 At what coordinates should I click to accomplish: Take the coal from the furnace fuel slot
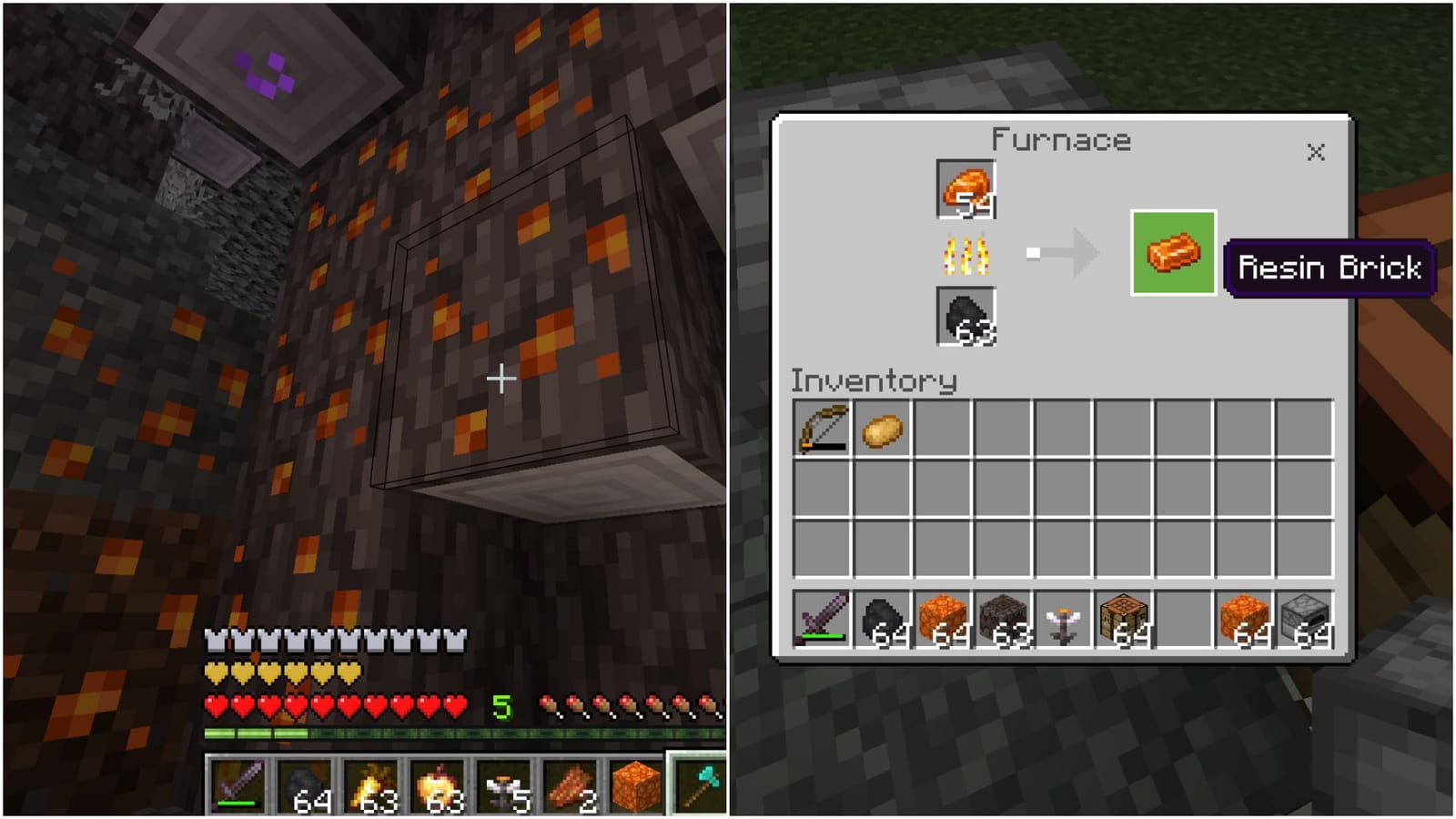965,320
